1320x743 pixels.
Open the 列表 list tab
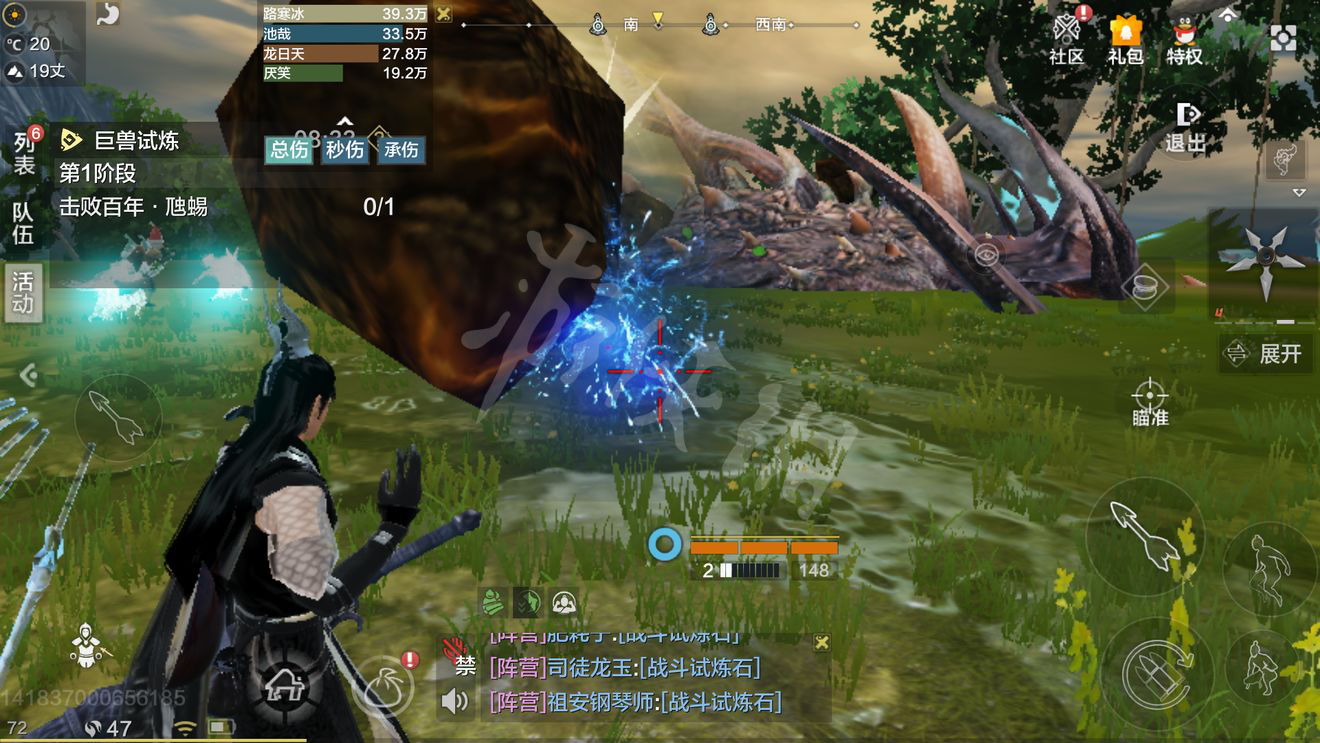(x=24, y=153)
